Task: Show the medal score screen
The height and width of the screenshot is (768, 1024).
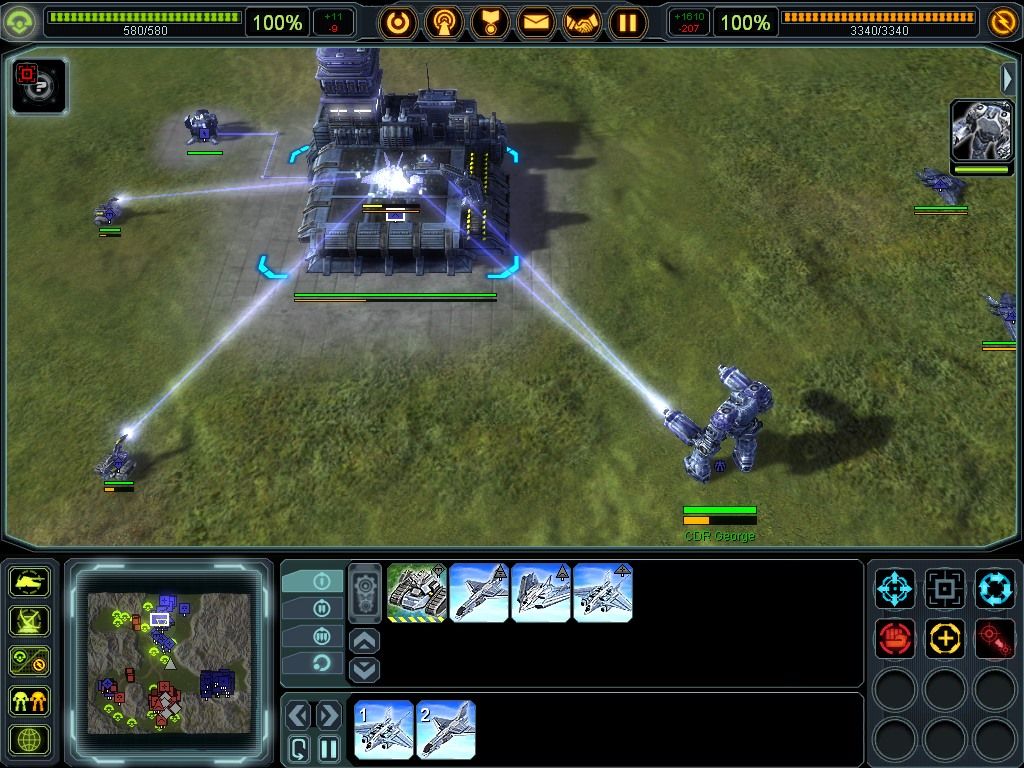Action: 490,22
